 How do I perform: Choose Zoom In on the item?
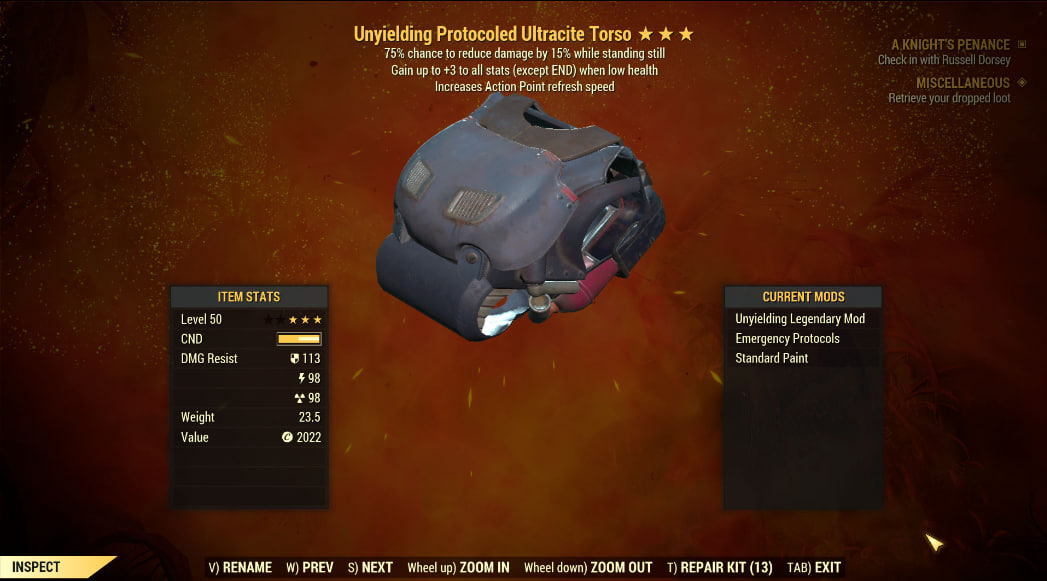[x=458, y=567]
